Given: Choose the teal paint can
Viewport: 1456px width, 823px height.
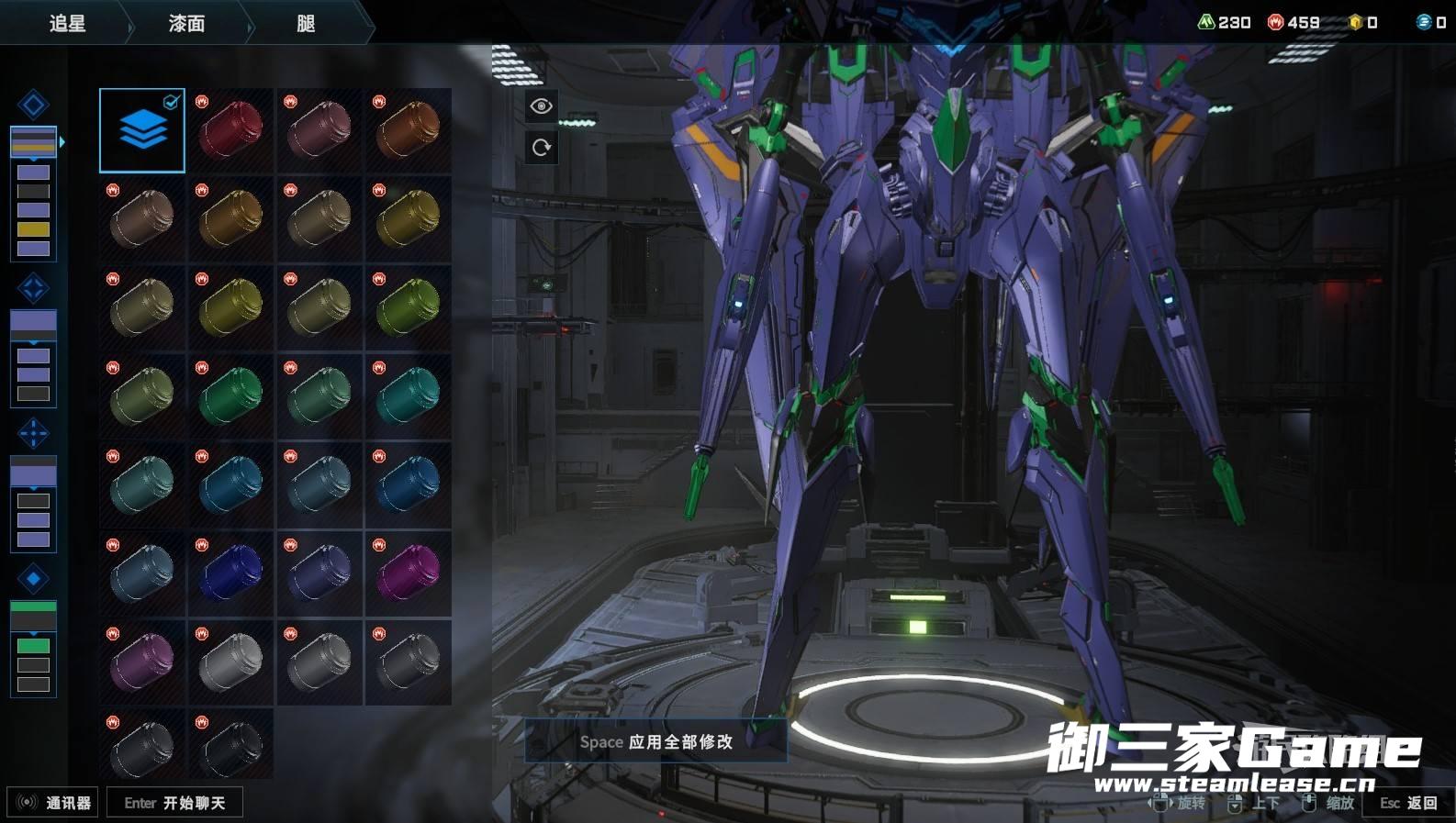Looking at the screenshot, I should point(409,396).
